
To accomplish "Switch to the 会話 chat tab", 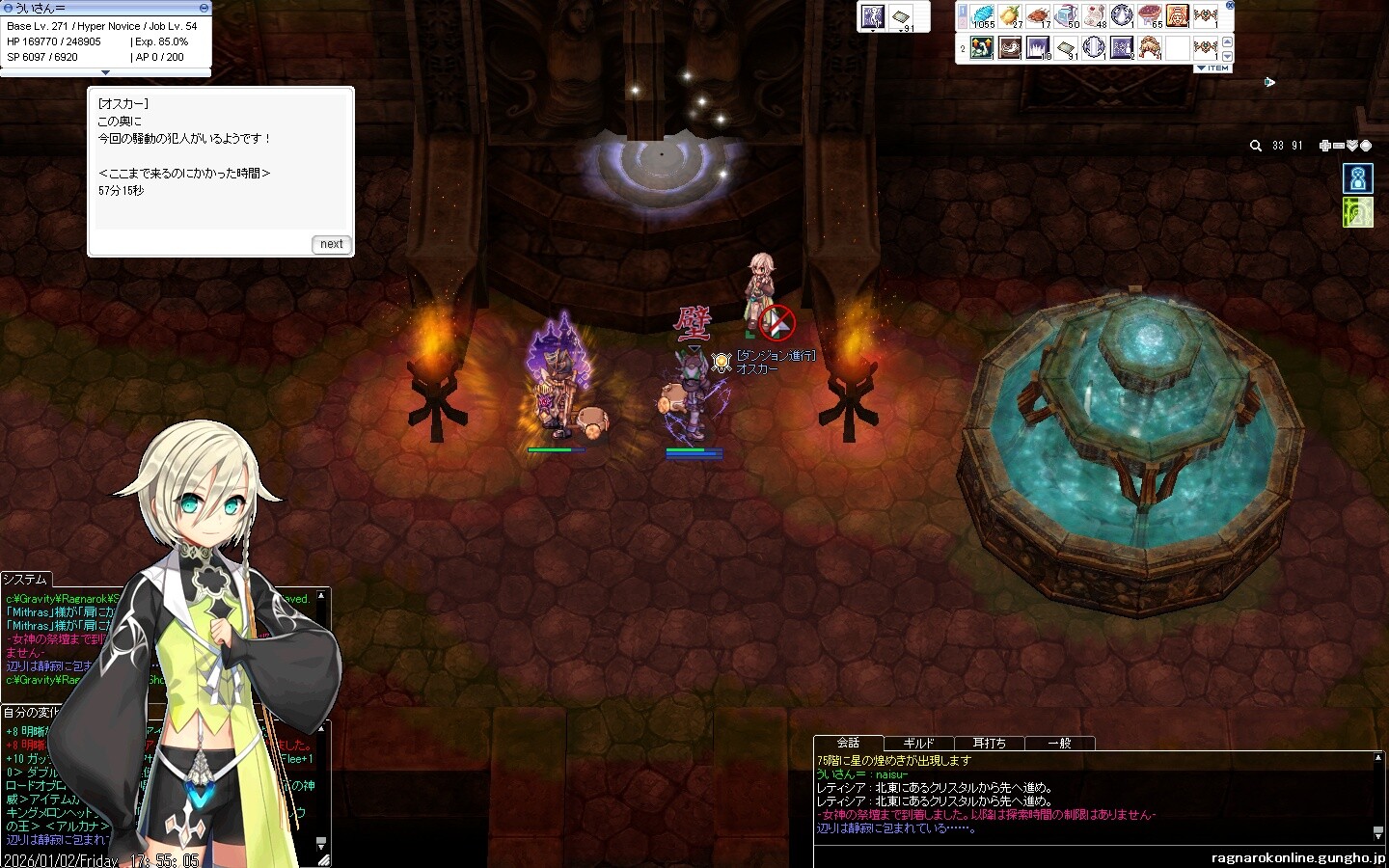I will (x=848, y=743).
